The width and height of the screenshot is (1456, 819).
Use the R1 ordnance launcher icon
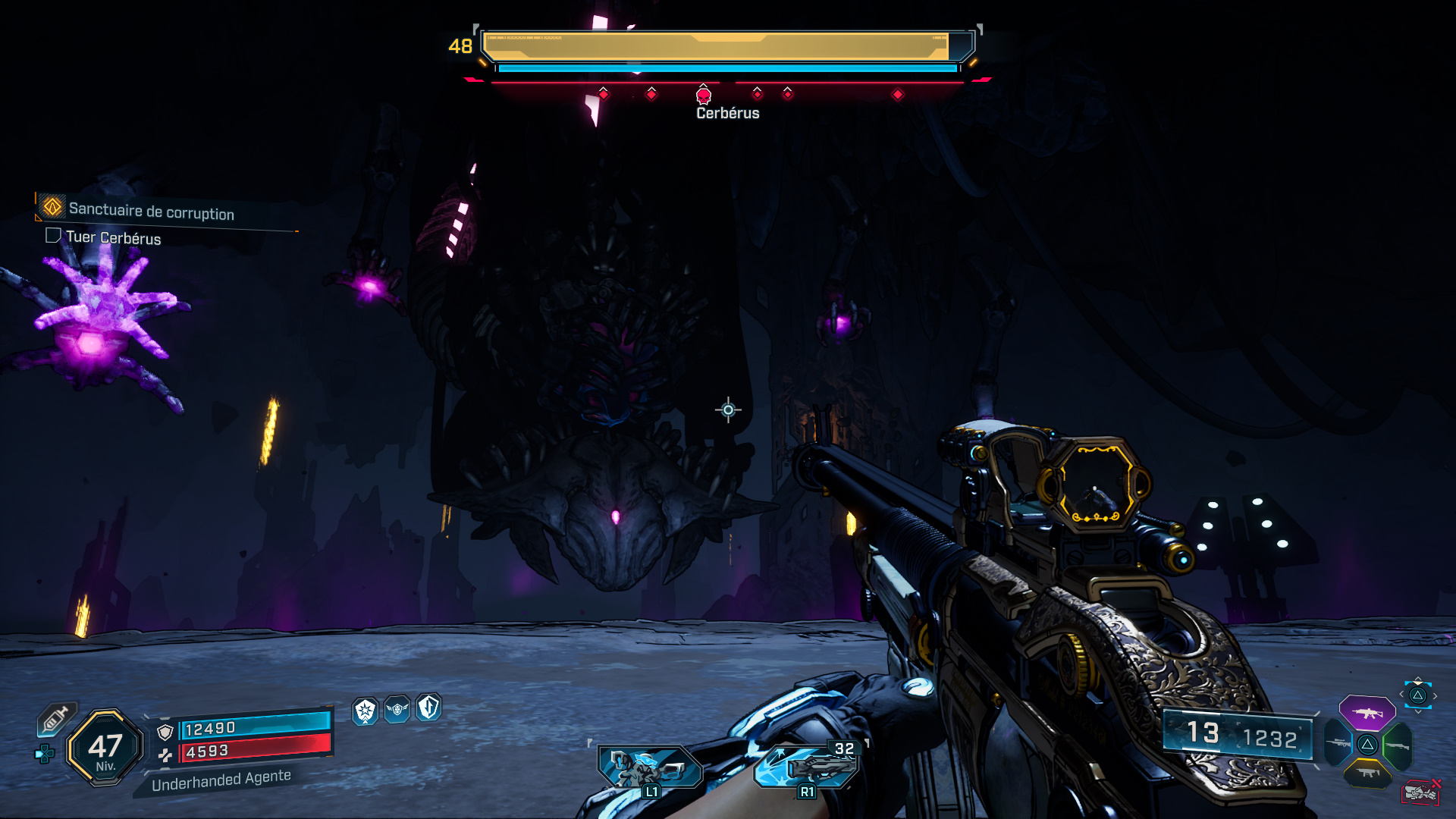(808, 767)
